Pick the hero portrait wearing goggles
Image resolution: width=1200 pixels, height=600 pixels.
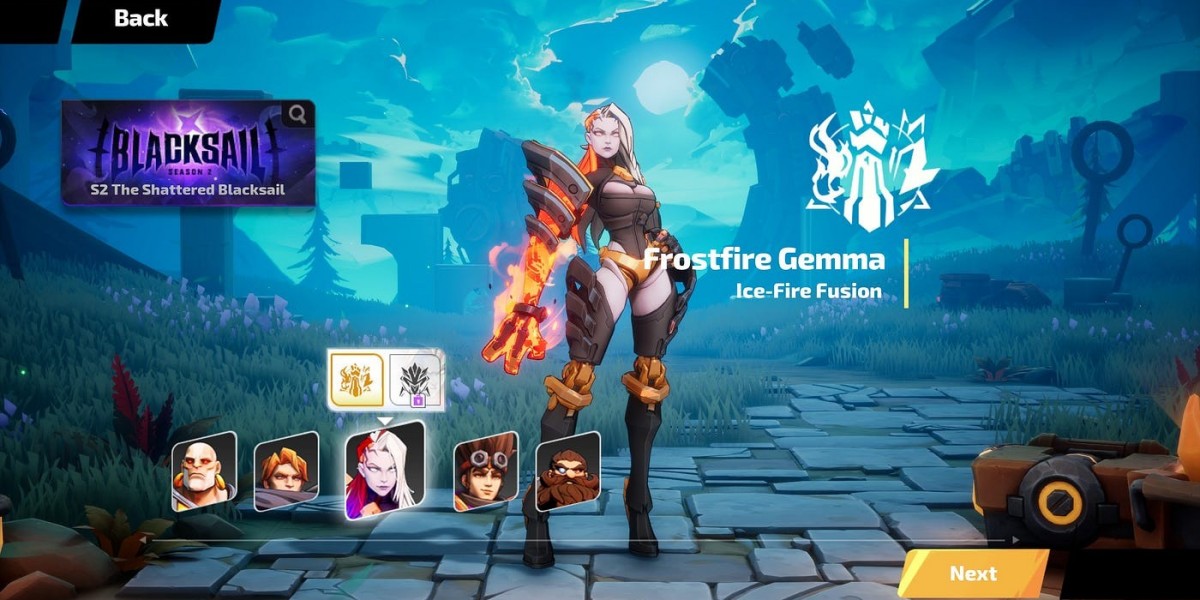click(485, 471)
